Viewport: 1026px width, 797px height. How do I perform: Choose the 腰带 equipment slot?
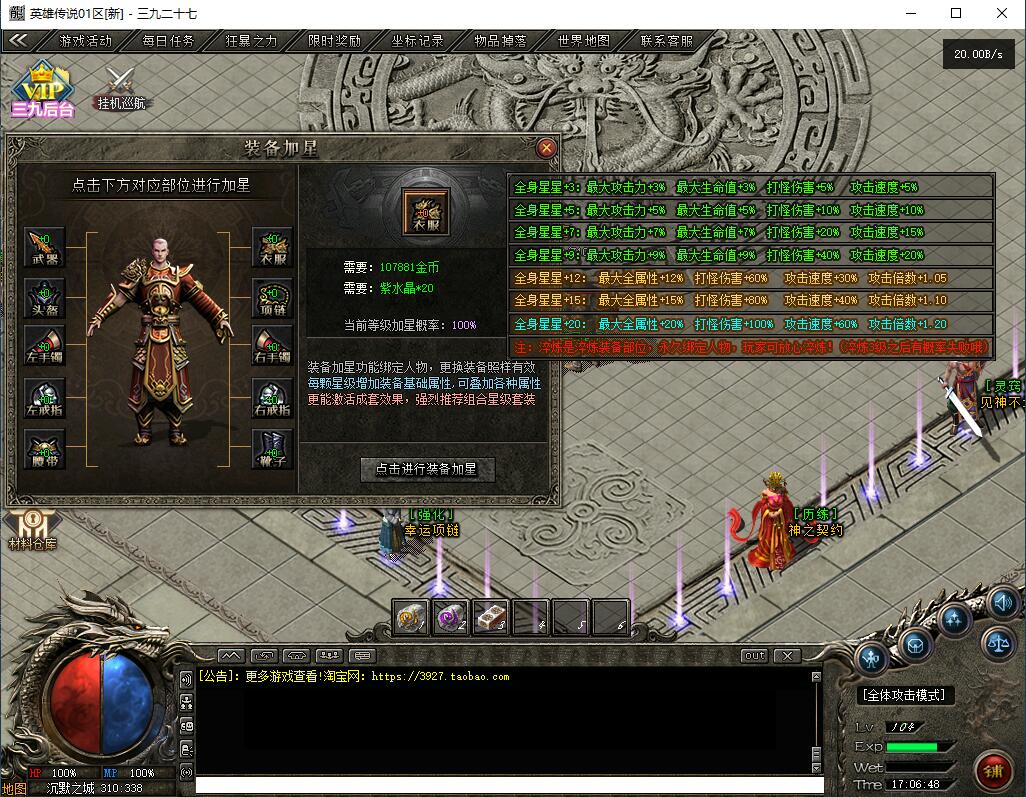[x=45, y=449]
